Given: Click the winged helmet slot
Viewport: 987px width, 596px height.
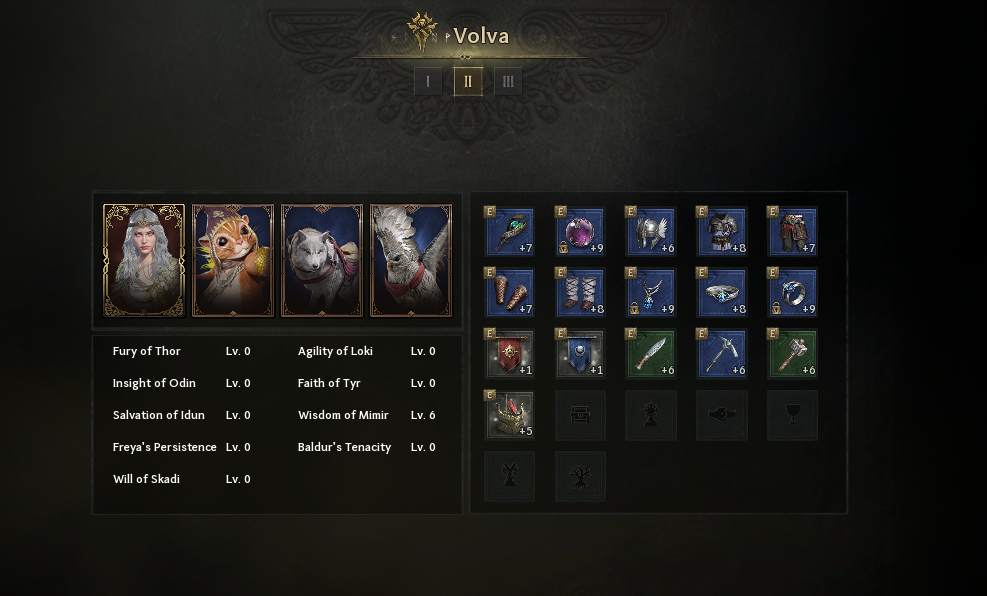Looking at the screenshot, I should point(651,232).
